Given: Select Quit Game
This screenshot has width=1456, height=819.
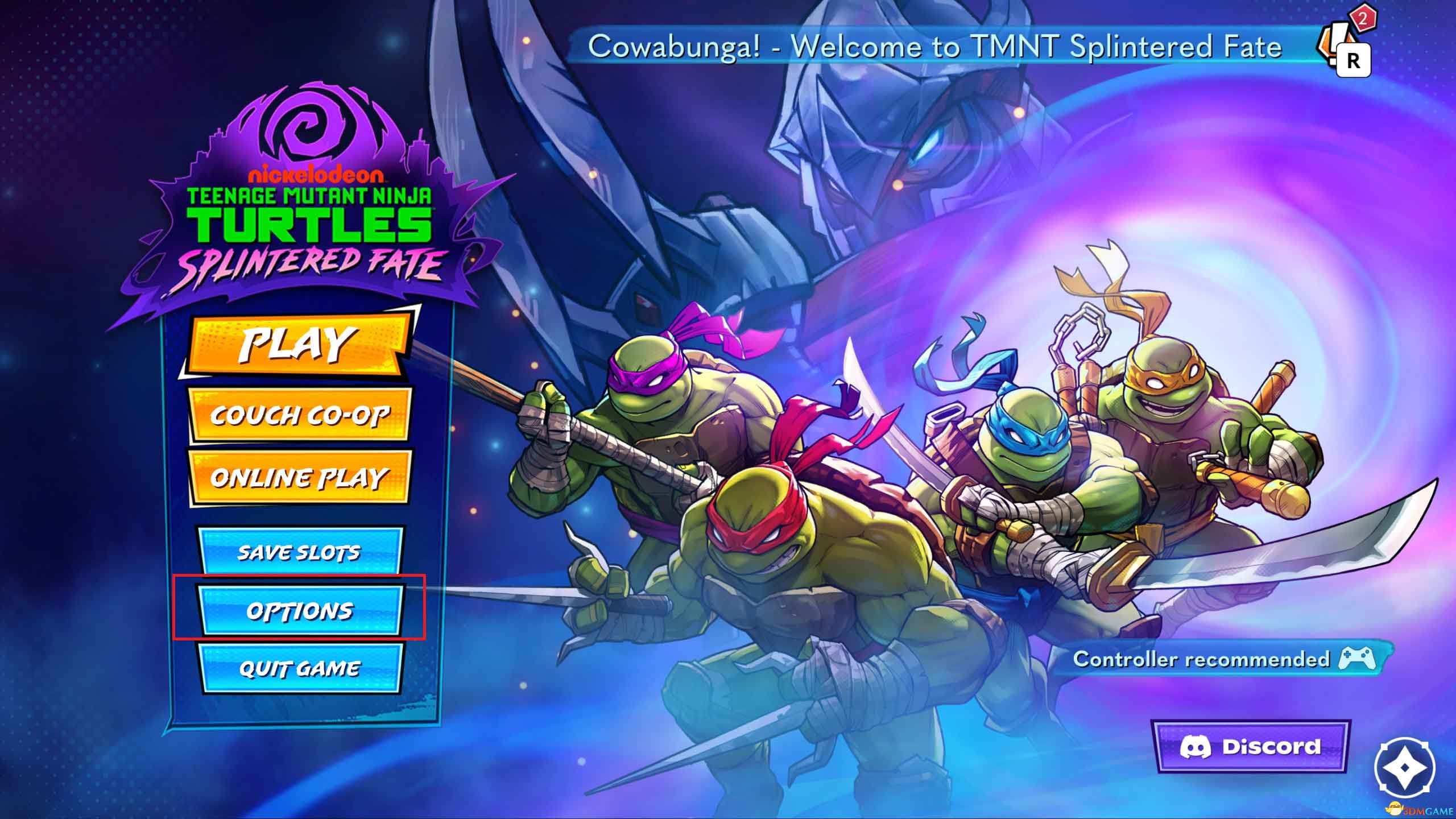Looking at the screenshot, I should [x=300, y=668].
